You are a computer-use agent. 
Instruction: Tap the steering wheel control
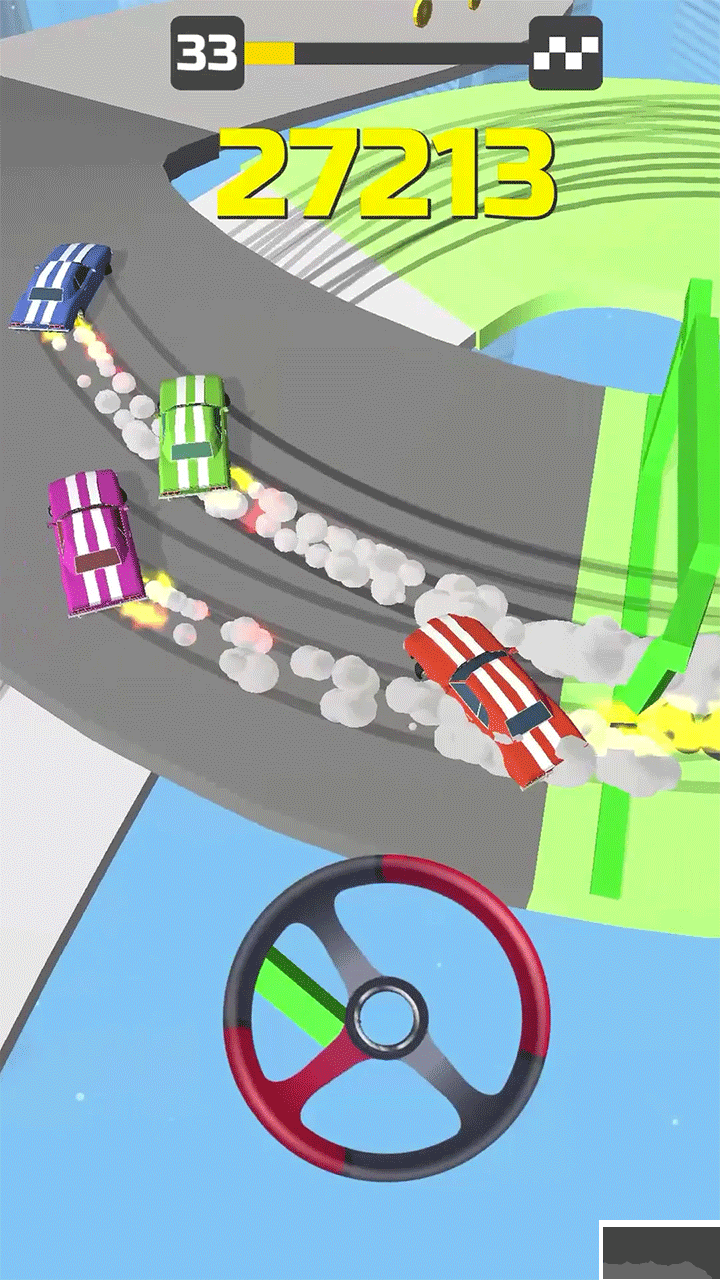[x=387, y=1018]
